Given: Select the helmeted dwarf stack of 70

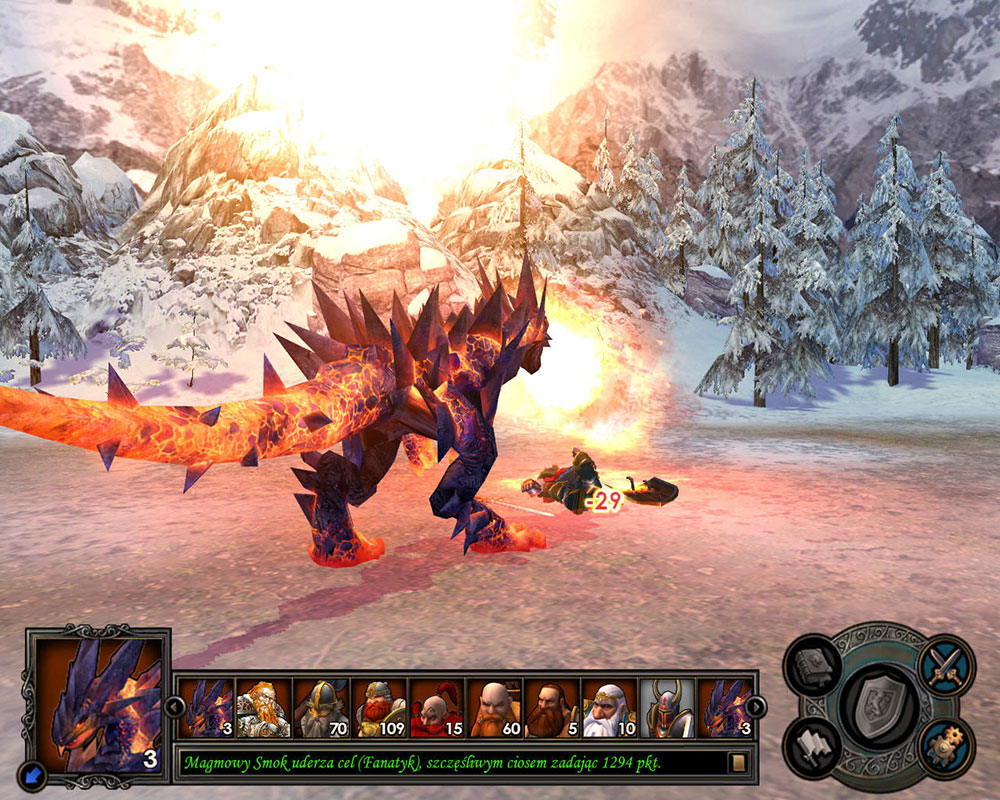Looking at the screenshot, I should click(321, 708).
